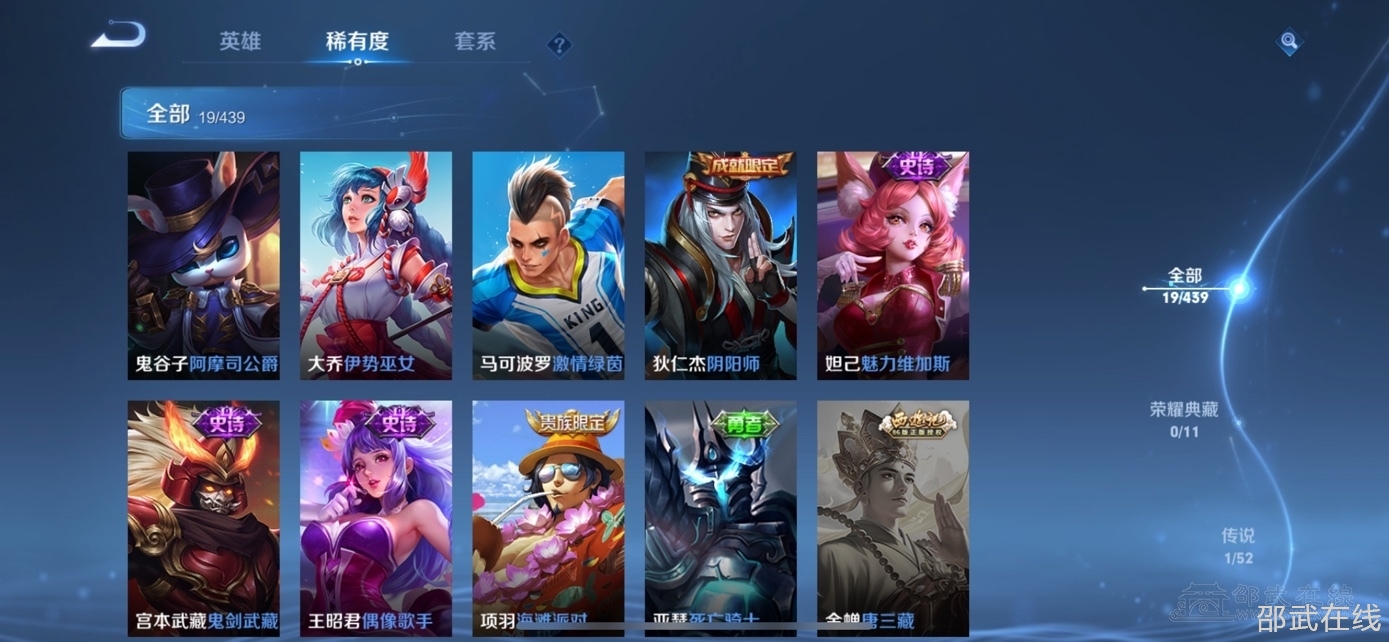Filter by 全部 19/439 in rarity sidebar
Screen dimensions: 1389x642
click(x=1185, y=285)
